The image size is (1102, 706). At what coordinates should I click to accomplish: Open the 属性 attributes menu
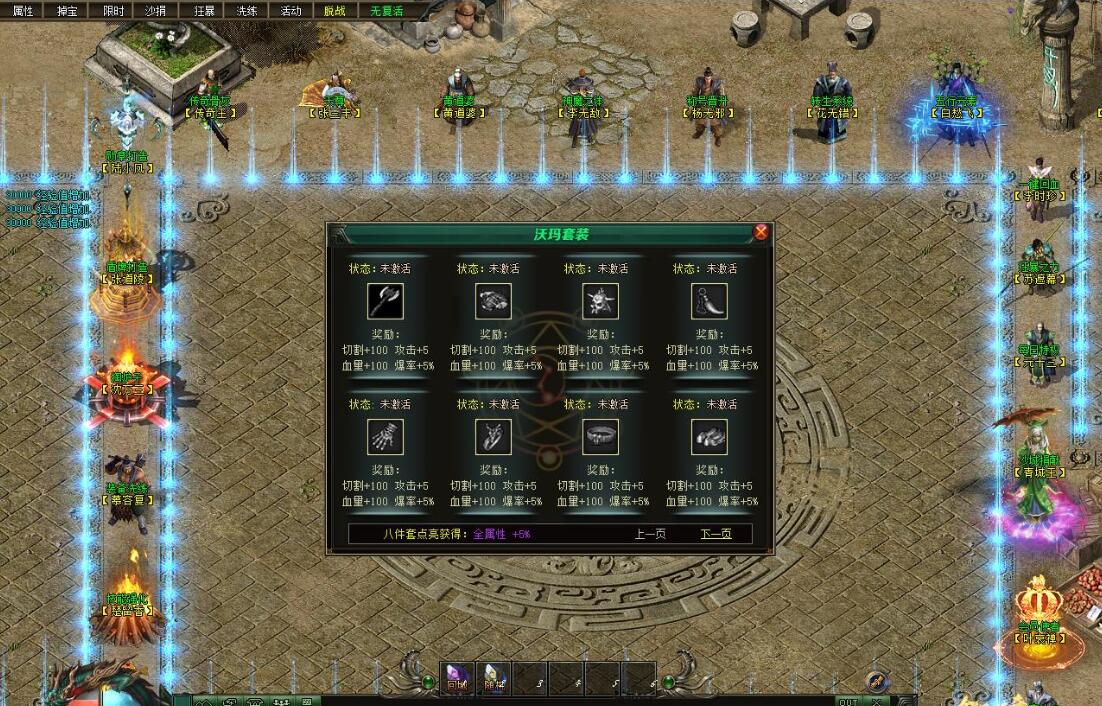(x=22, y=10)
